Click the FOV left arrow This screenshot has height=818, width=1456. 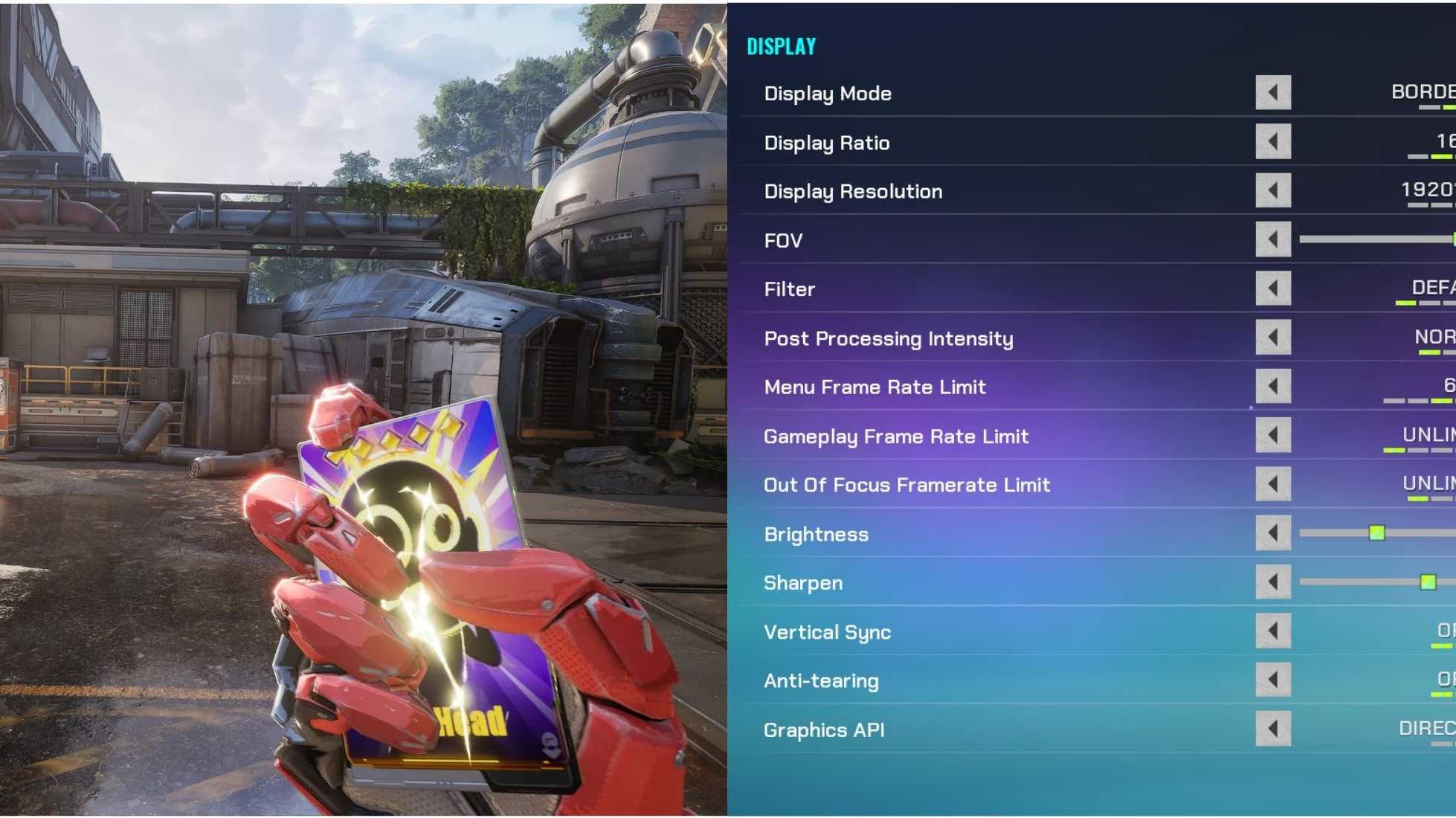click(1273, 240)
